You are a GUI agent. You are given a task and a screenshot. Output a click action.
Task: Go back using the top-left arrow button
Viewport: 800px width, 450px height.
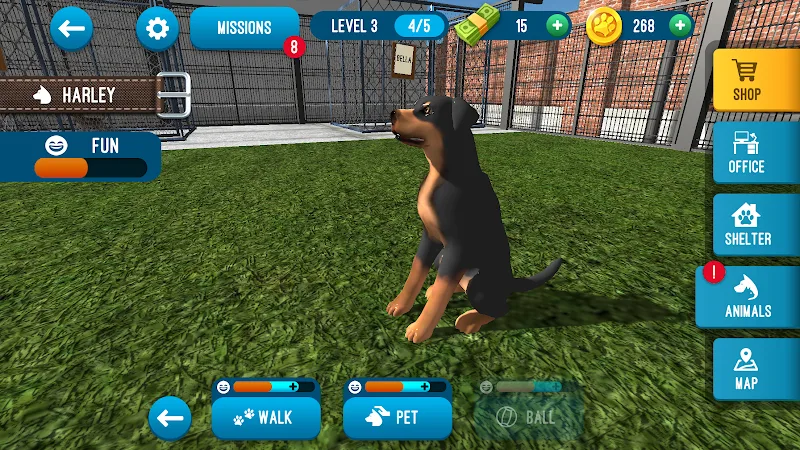[71, 28]
